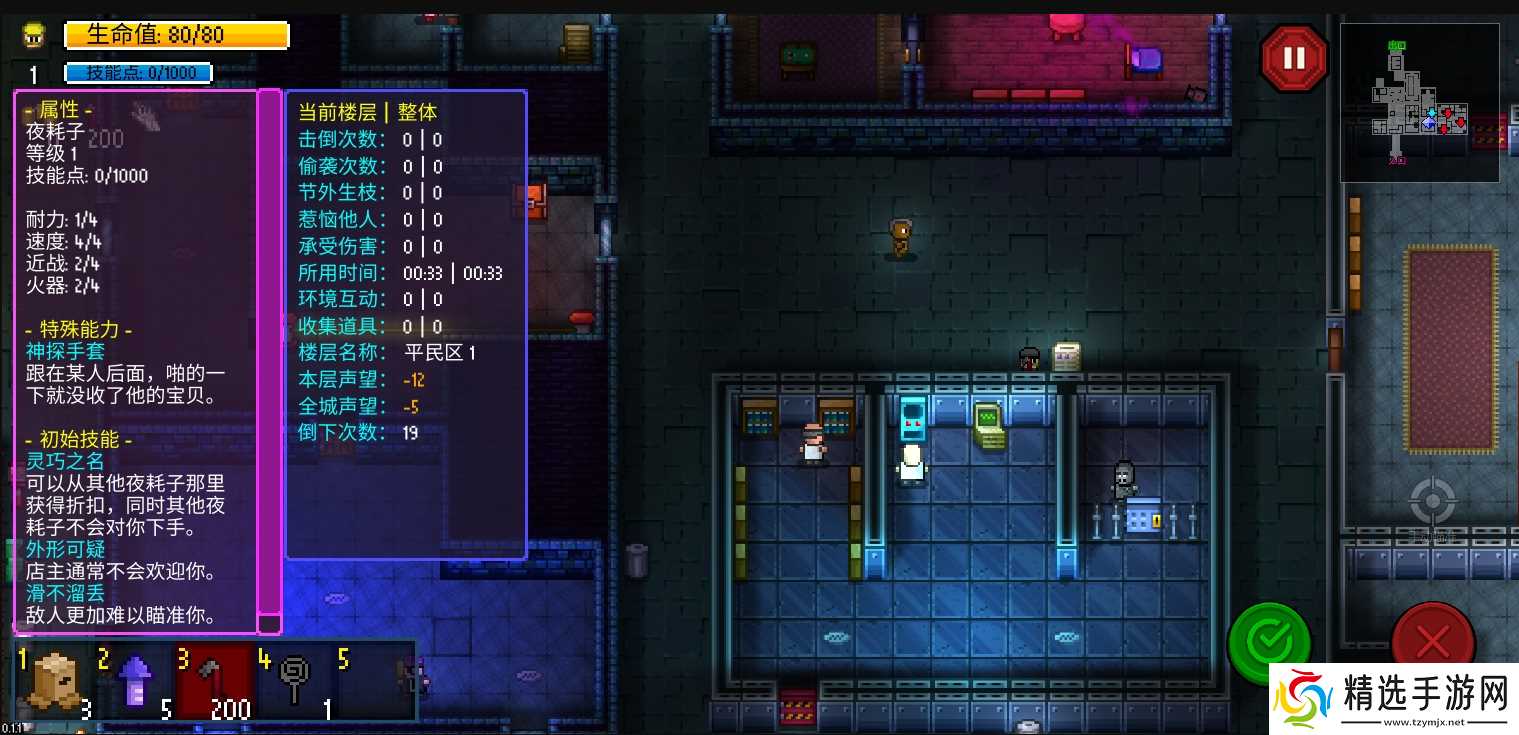Viewport: 1519px width, 735px height.
Task: Pause the game with the red octagon button
Action: 1294,58
